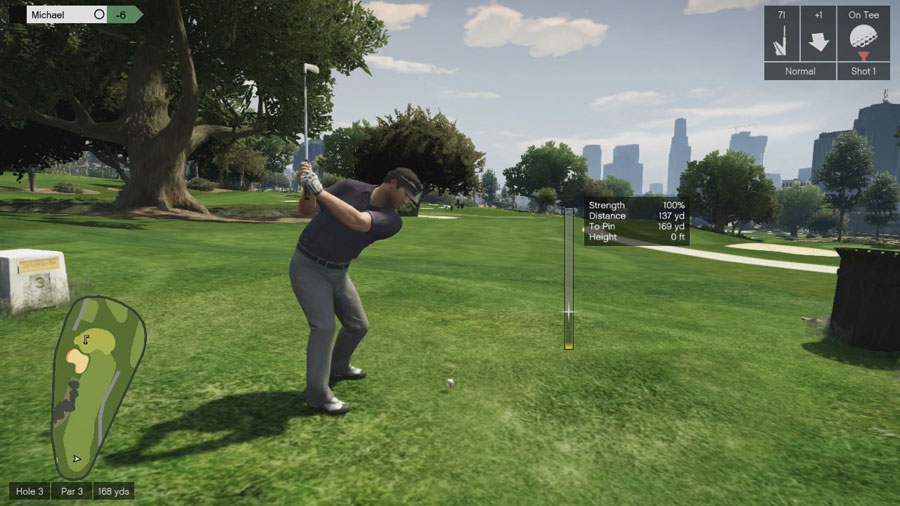Click the On Tee golf ball icon
Viewport: 900px width, 506px height.
(x=862, y=40)
